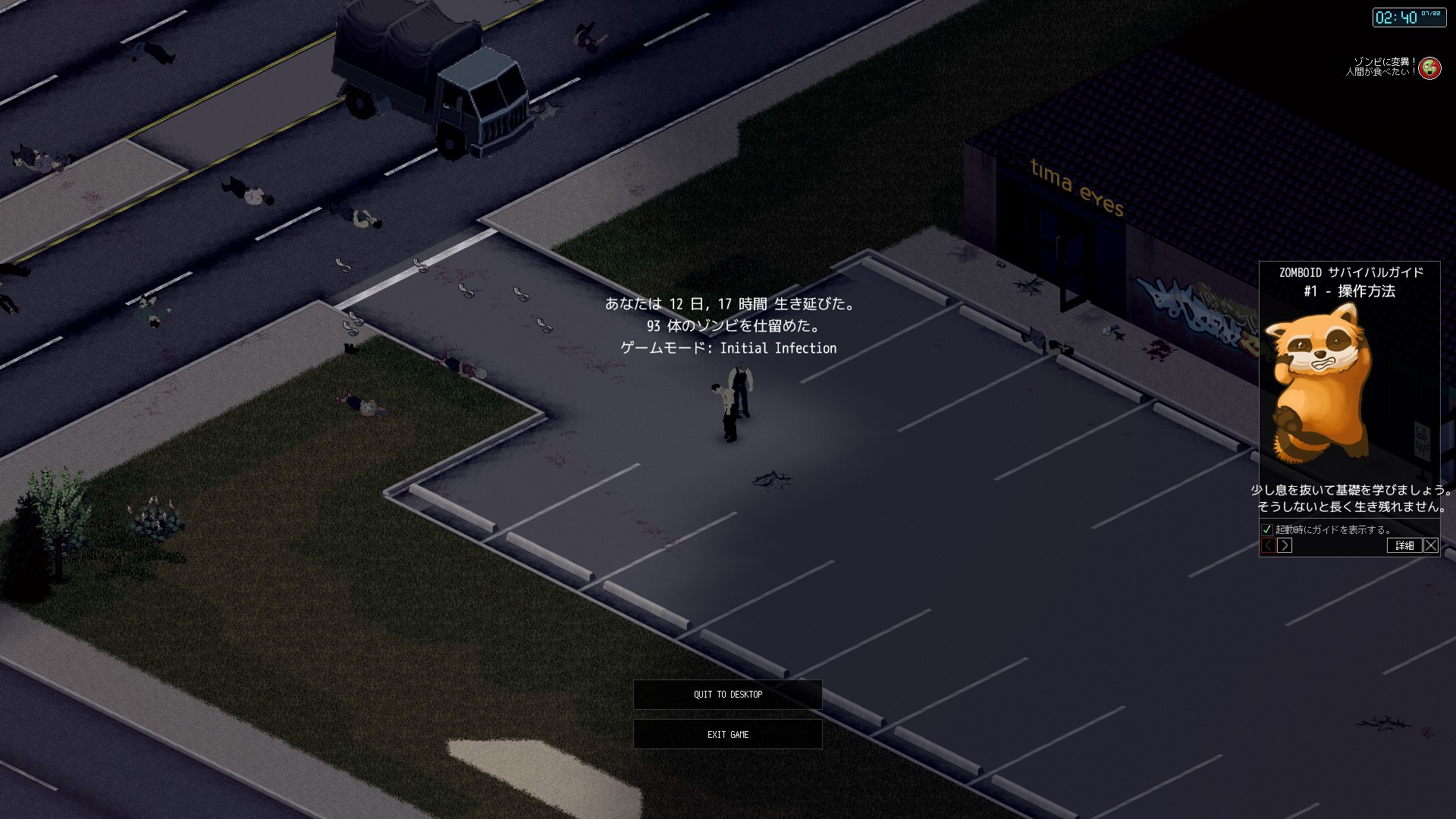Viewport: 1456px width, 819px height.
Task: Open the 詳細 details button
Action: (1404, 545)
